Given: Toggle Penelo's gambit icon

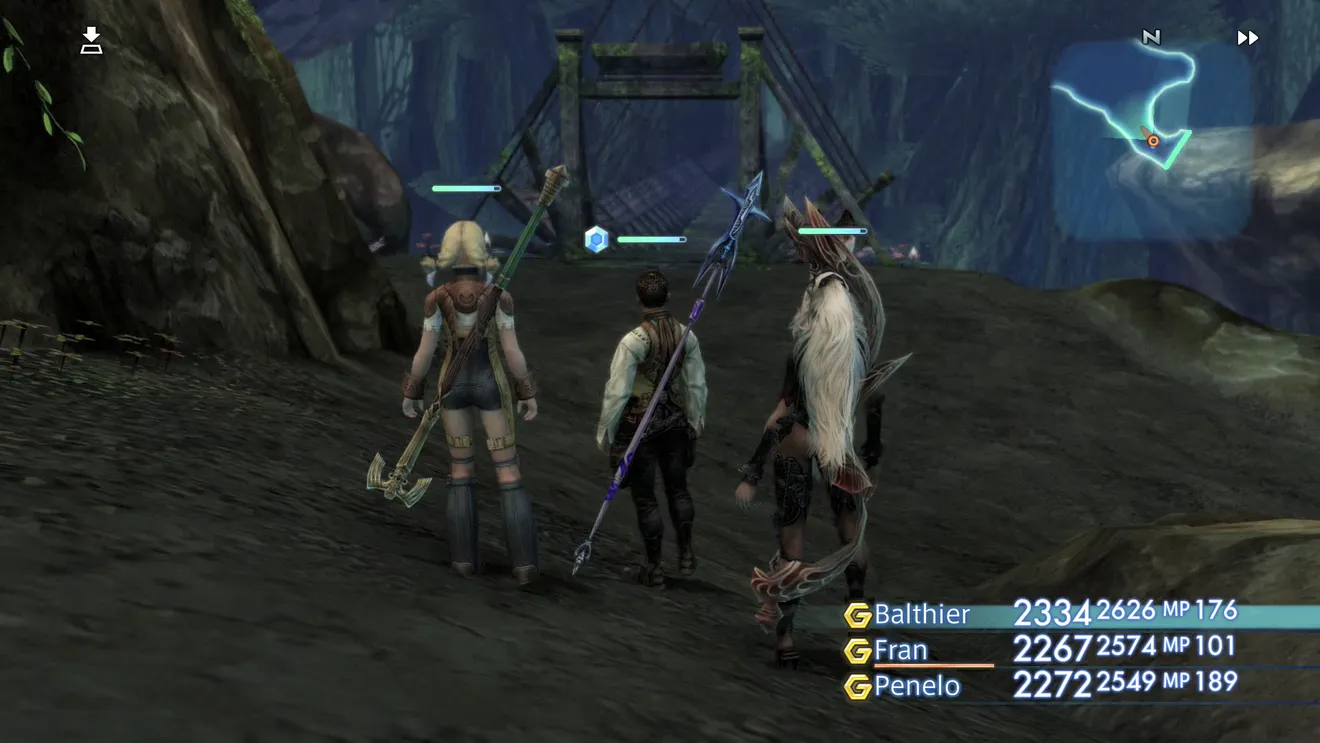Looking at the screenshot, I should tap(857, 687).
